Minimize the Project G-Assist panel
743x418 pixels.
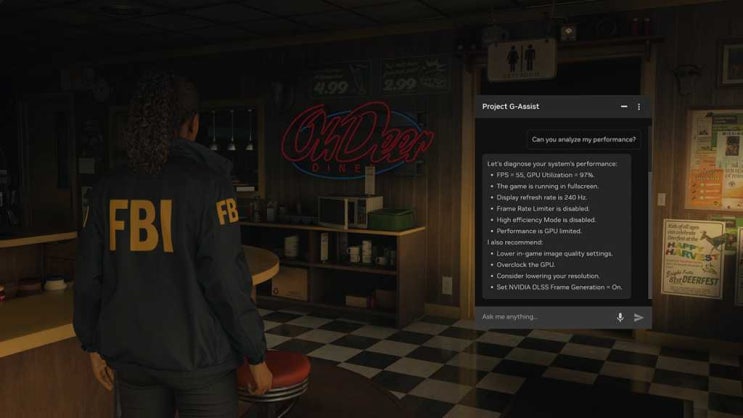(624, 107)
